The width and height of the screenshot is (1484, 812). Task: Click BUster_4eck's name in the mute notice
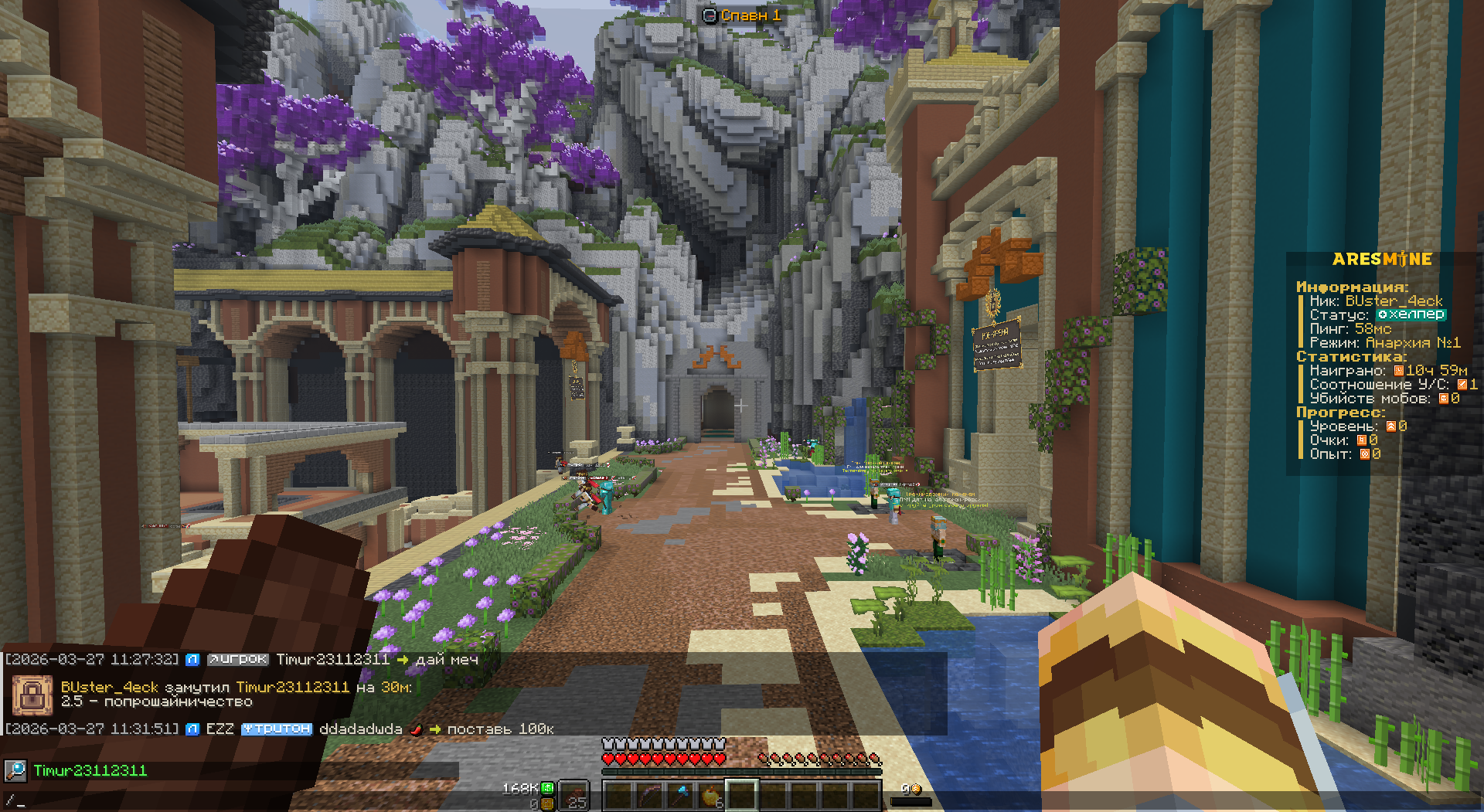pos(109,687)
